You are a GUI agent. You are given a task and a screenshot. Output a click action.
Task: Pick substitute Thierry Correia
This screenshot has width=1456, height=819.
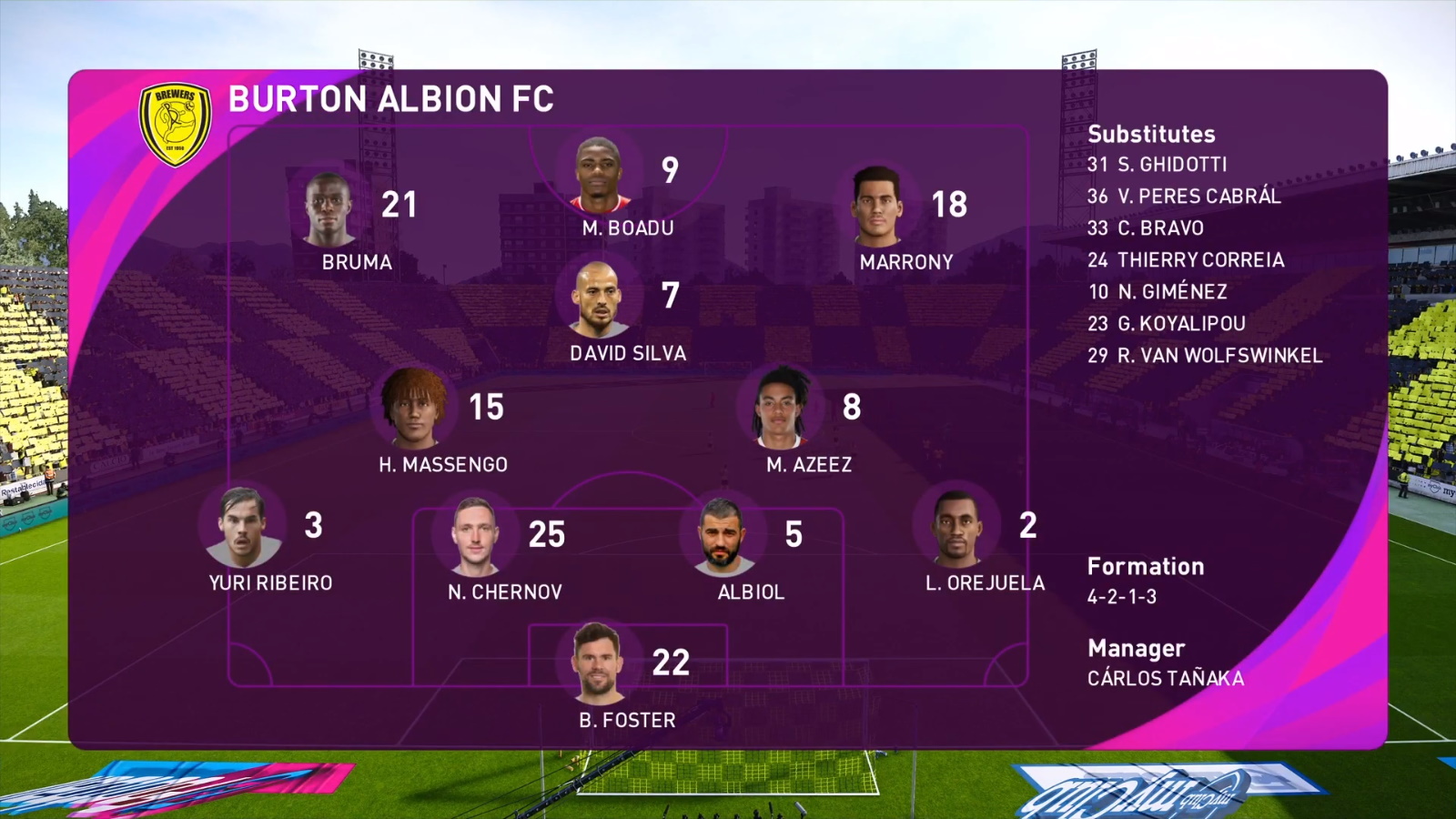pyautogui.click(x=1186, y=260)
